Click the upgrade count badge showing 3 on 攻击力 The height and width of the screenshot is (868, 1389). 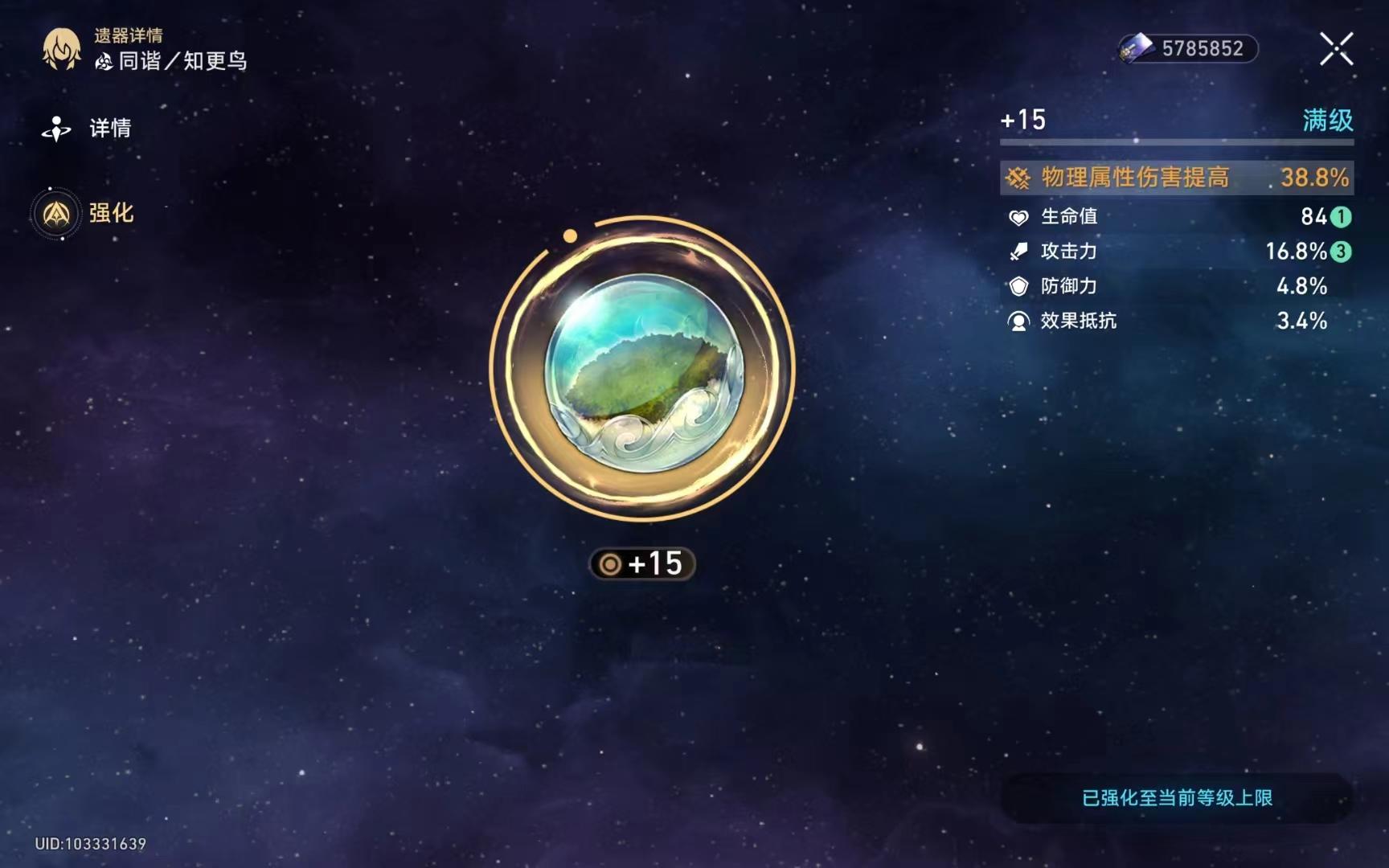point(1341,252)
